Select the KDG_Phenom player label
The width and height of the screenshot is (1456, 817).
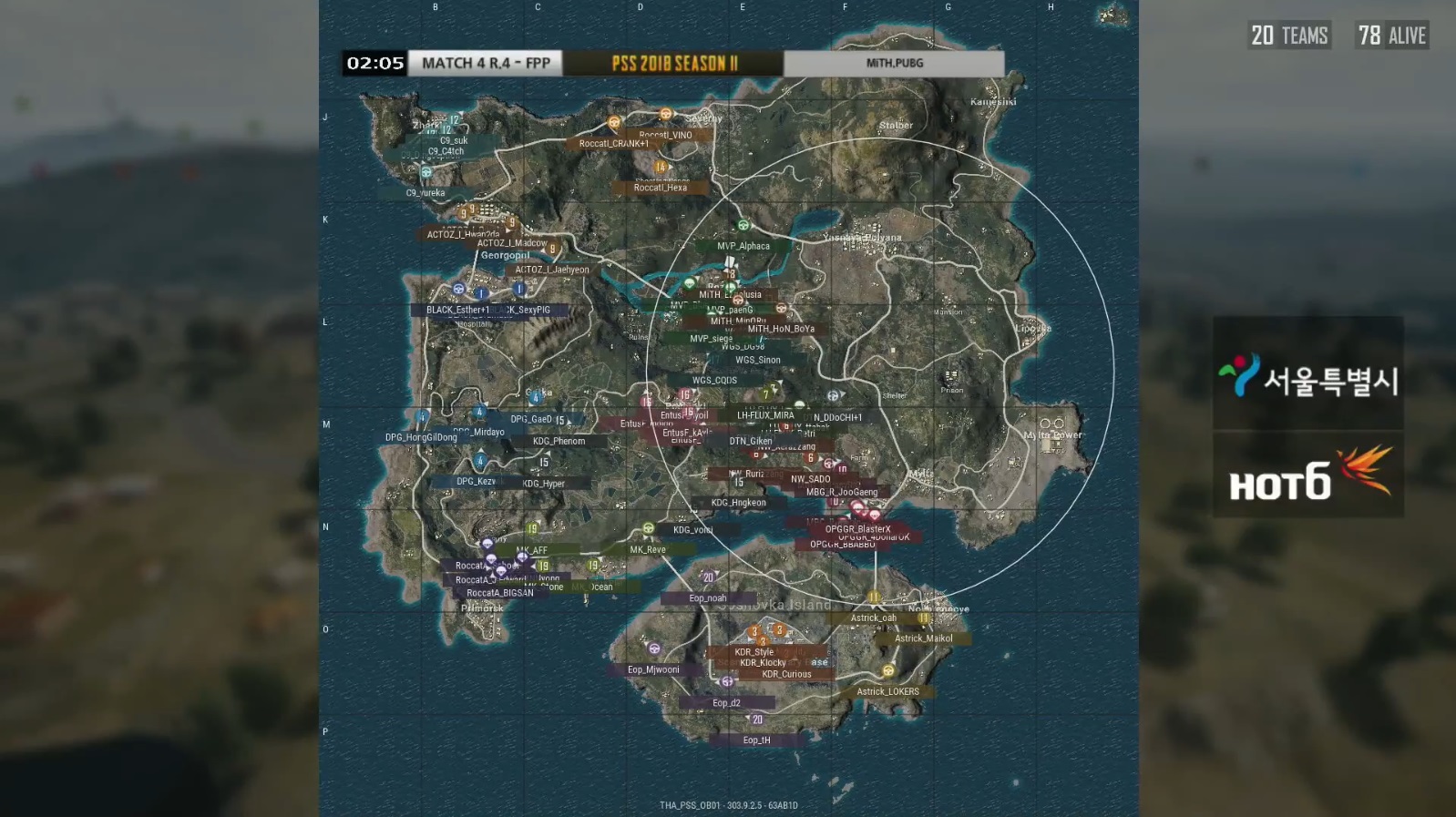(559, 441)
